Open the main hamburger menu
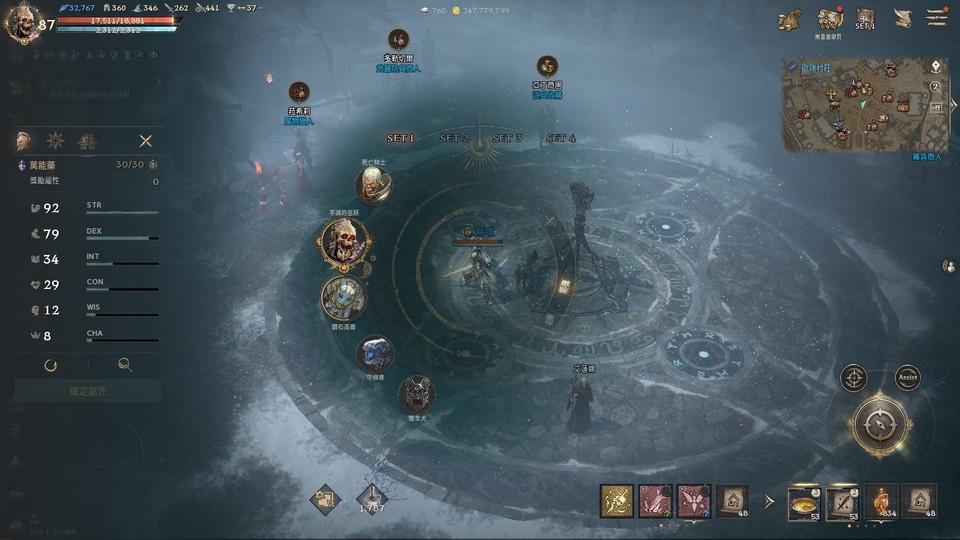 tap(936, 18)
